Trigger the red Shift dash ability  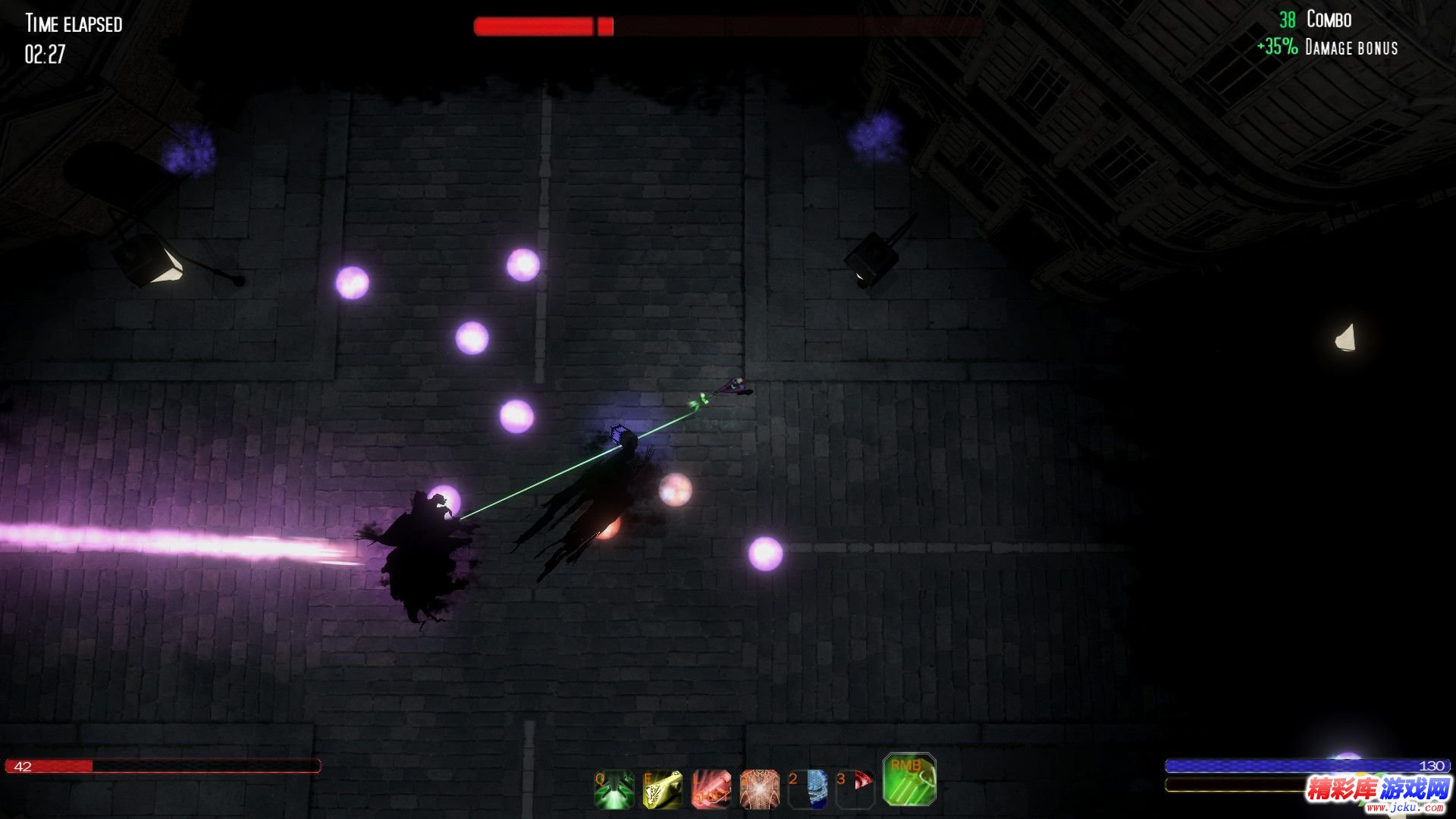[x=711, y=789]
